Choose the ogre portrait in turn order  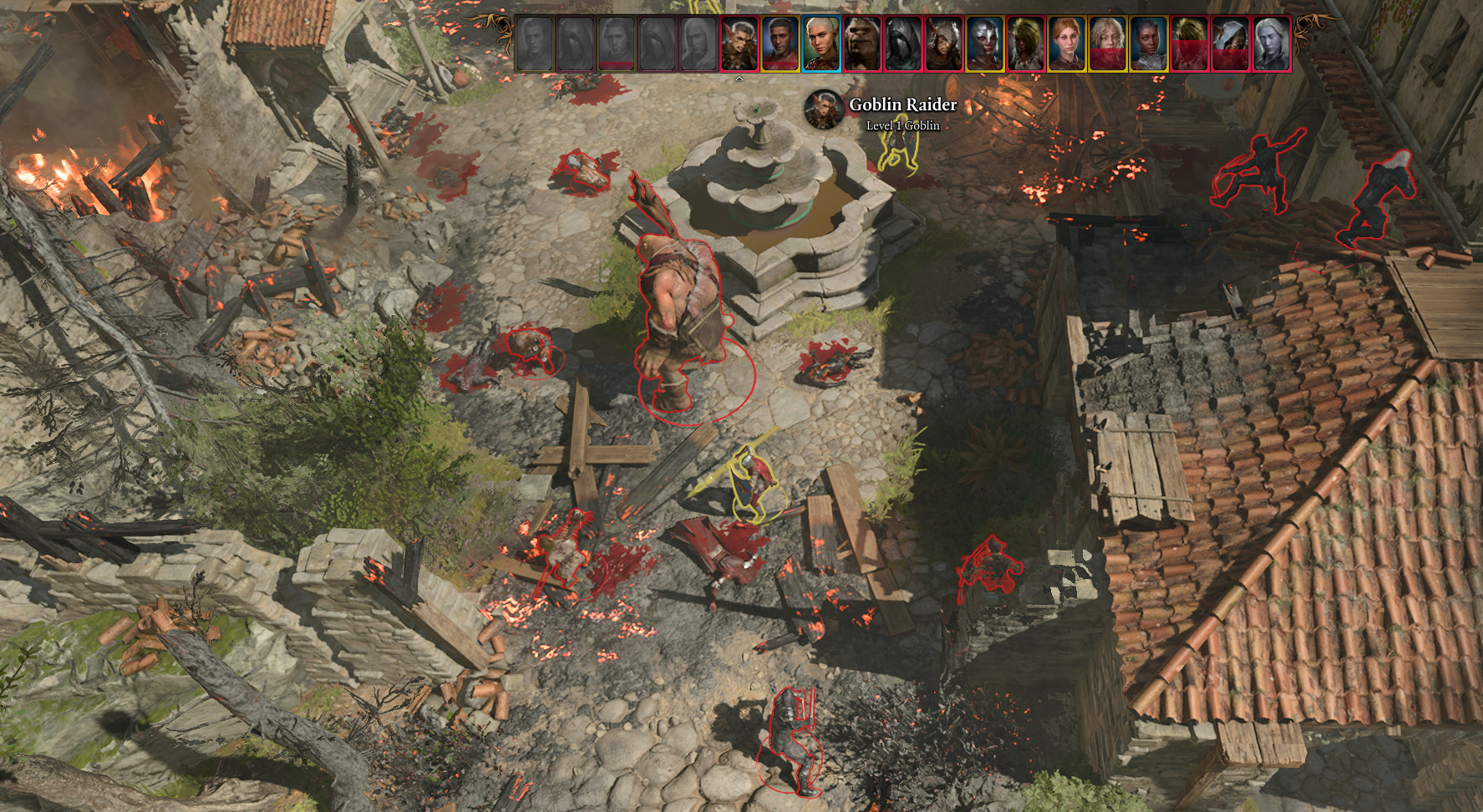[862, 43]
